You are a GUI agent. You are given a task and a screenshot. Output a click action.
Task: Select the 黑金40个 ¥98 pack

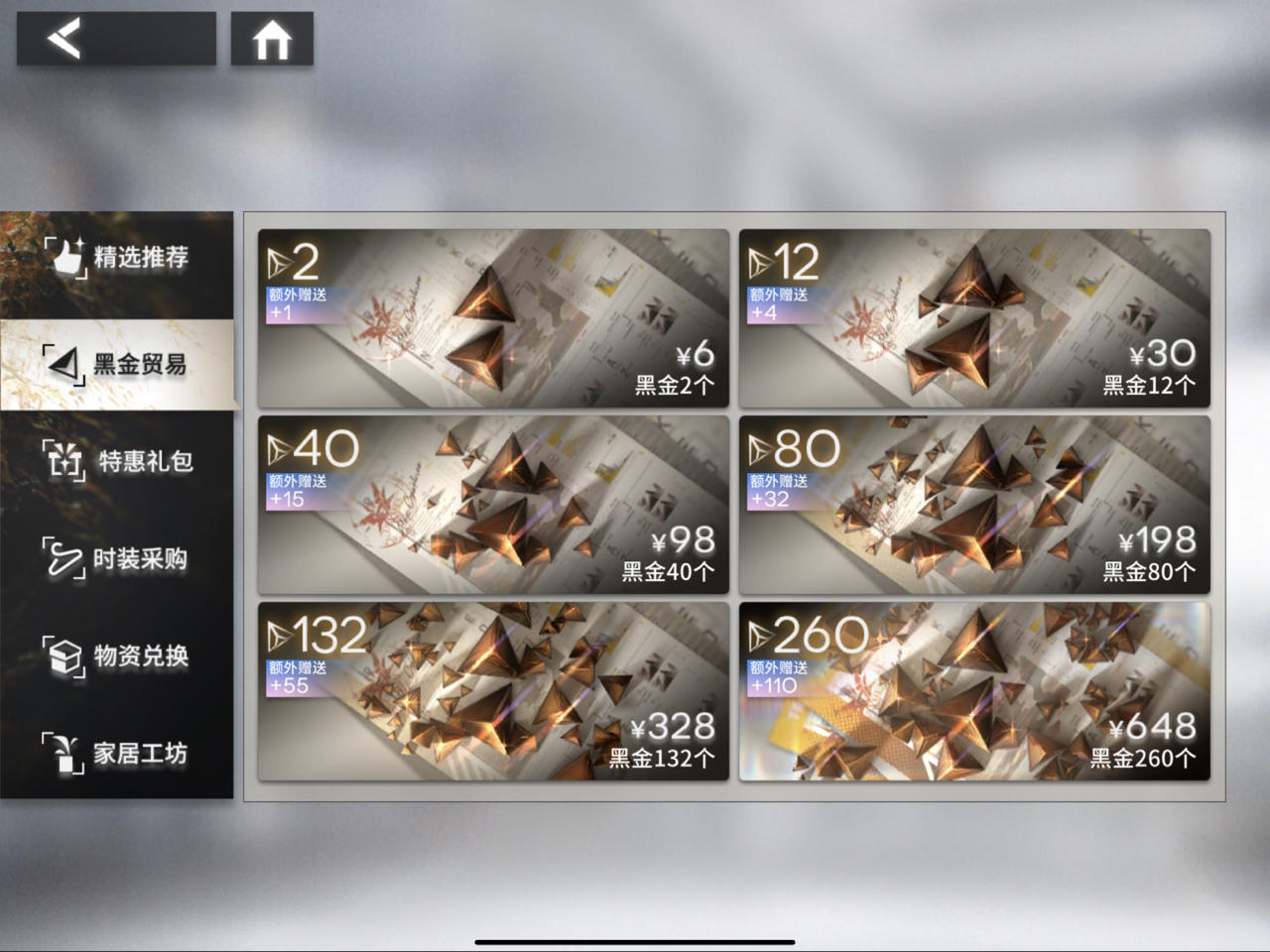pos(493,506)
